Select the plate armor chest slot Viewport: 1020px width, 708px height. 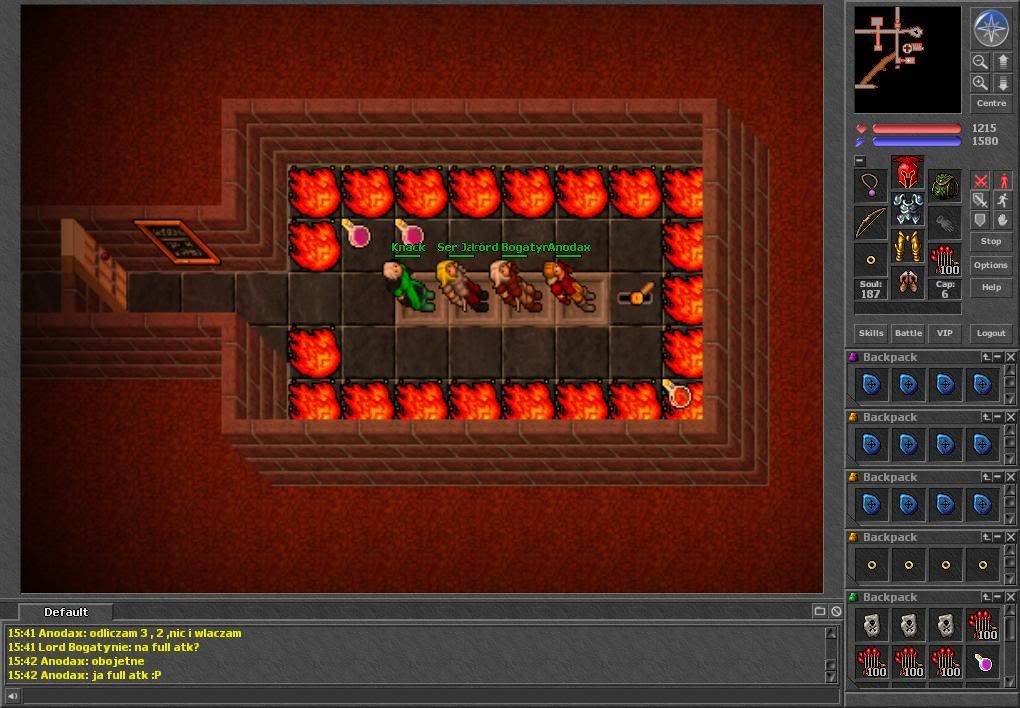(x=907, y=209)
